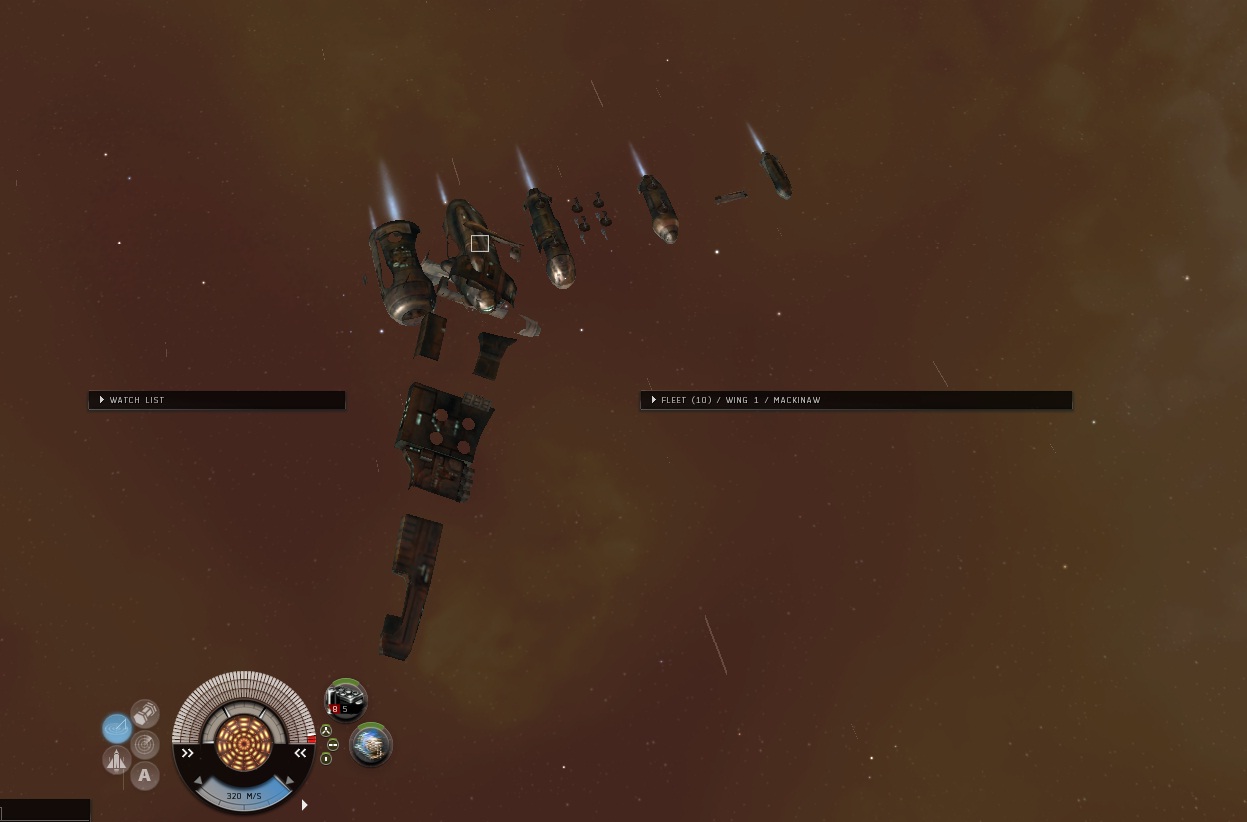Click the white arrow beside the speed gauge
Viewport: 1247px width, 822px height.
click(x=305, y=804)
